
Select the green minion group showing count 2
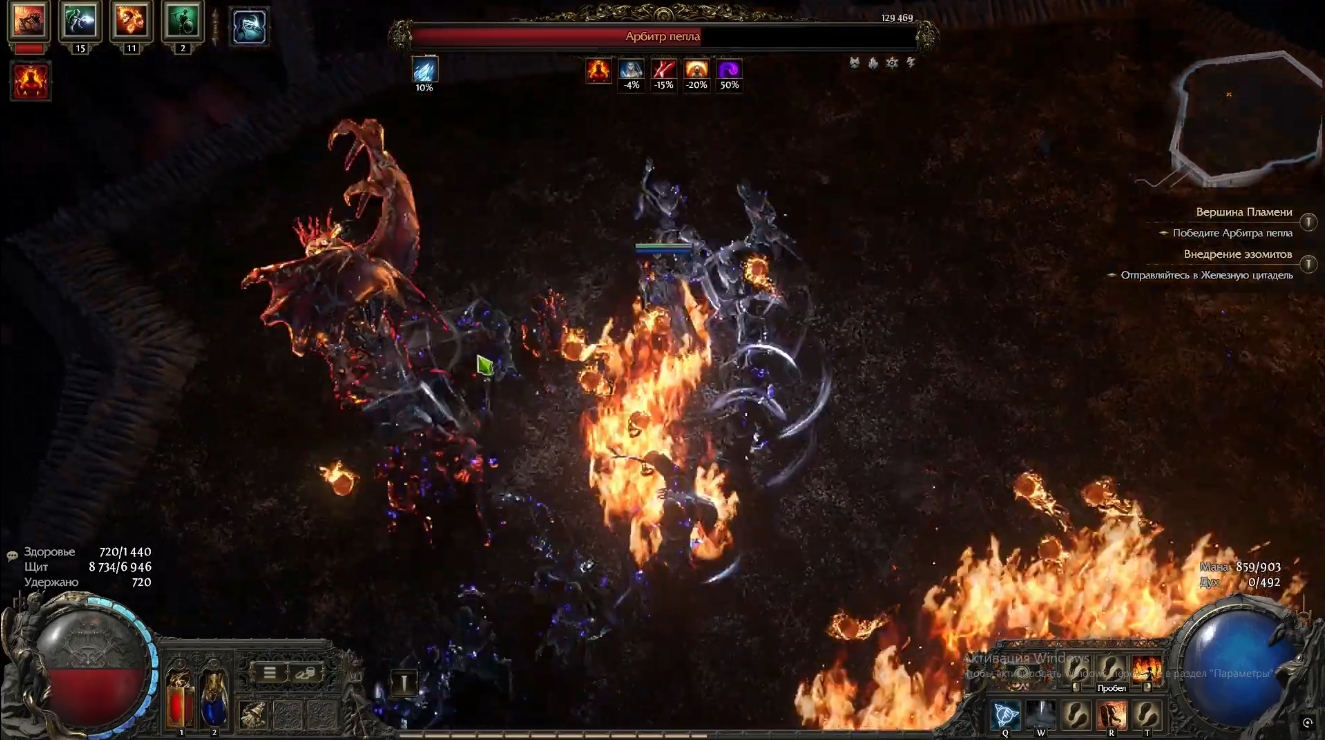point(183,22)
